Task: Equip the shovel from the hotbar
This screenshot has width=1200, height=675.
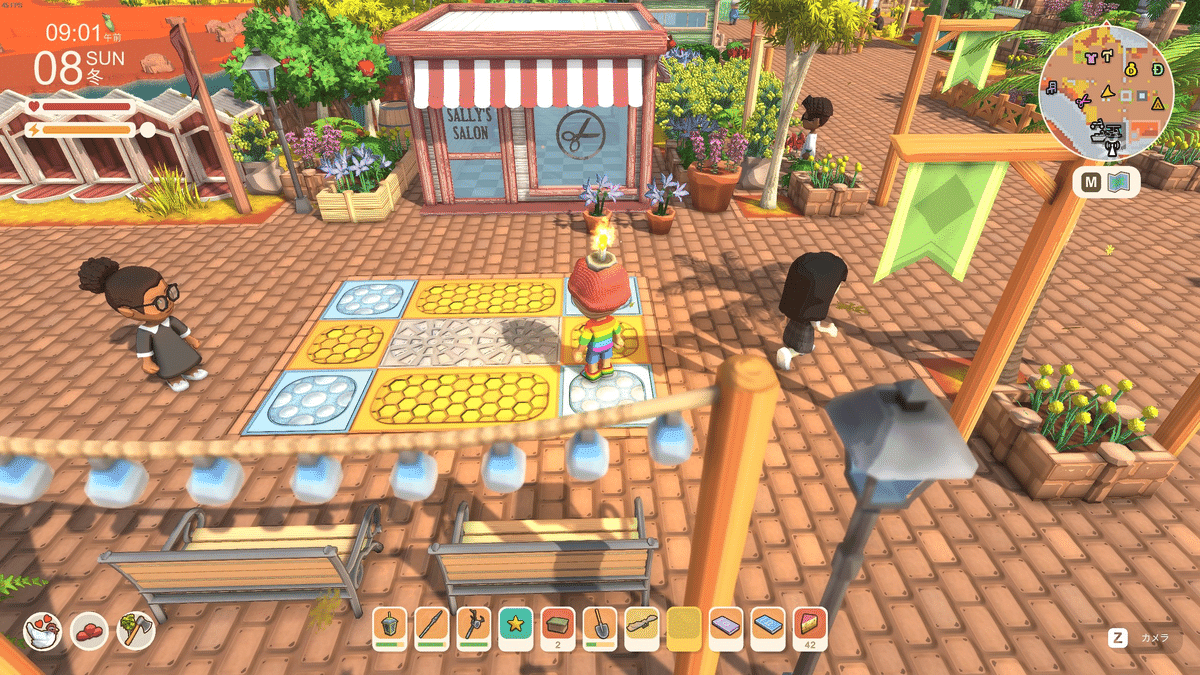Action: (x=600, y=628)
